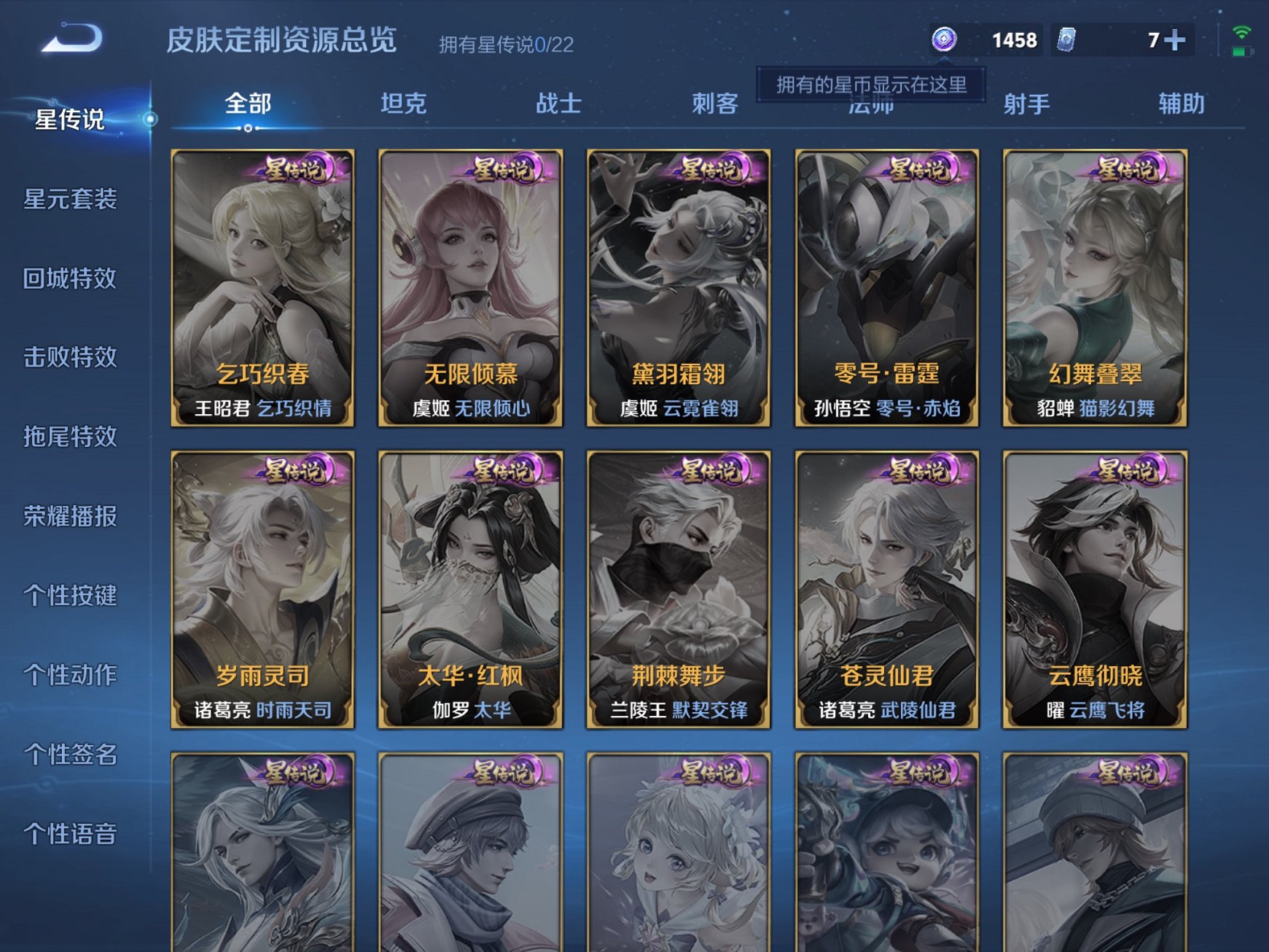The width and height of the screenshot is (1269, 952).
Task: Select 回城特效 in the left sidebar
Action: coord(69,278)
